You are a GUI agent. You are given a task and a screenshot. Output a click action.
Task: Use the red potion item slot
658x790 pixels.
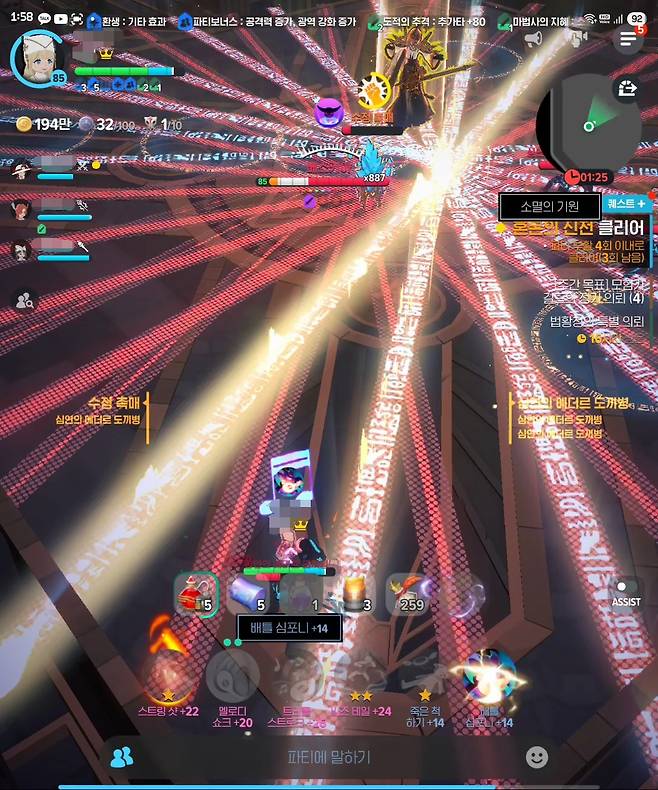pyautogui.click(x=195, y=594)
